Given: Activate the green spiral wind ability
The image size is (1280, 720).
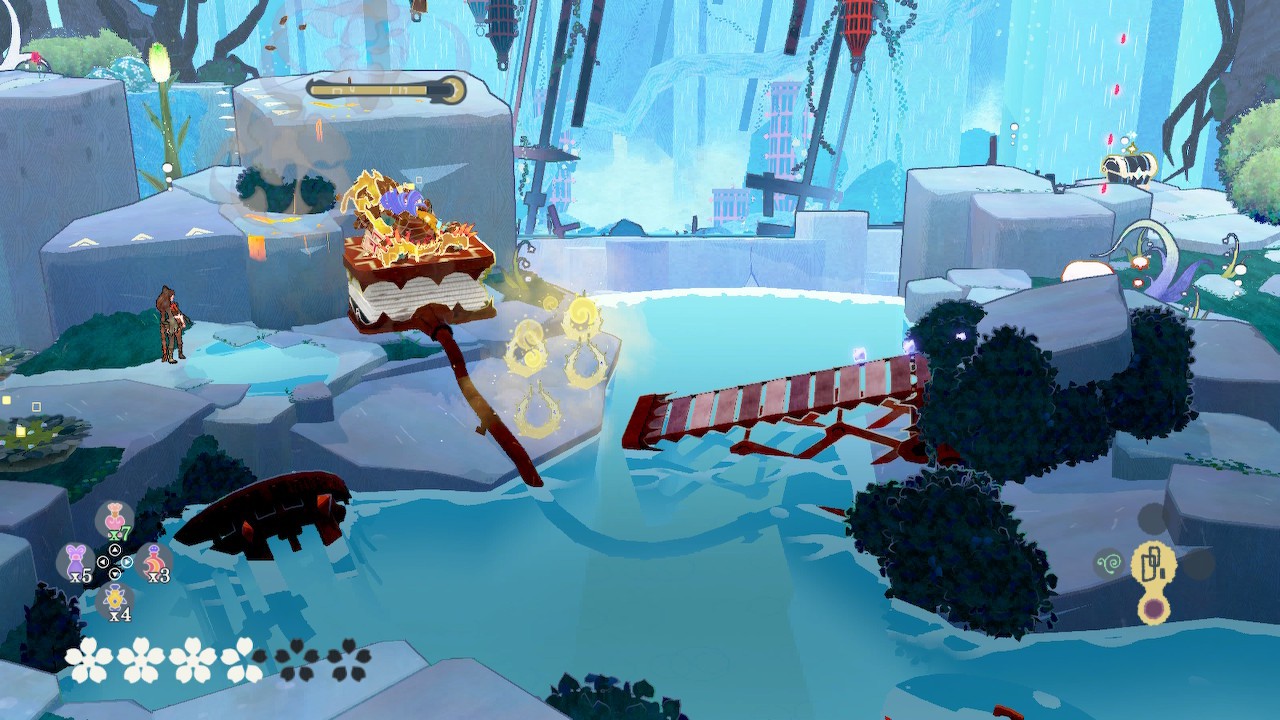Looking at the screenshot, I should [1109, 563].
